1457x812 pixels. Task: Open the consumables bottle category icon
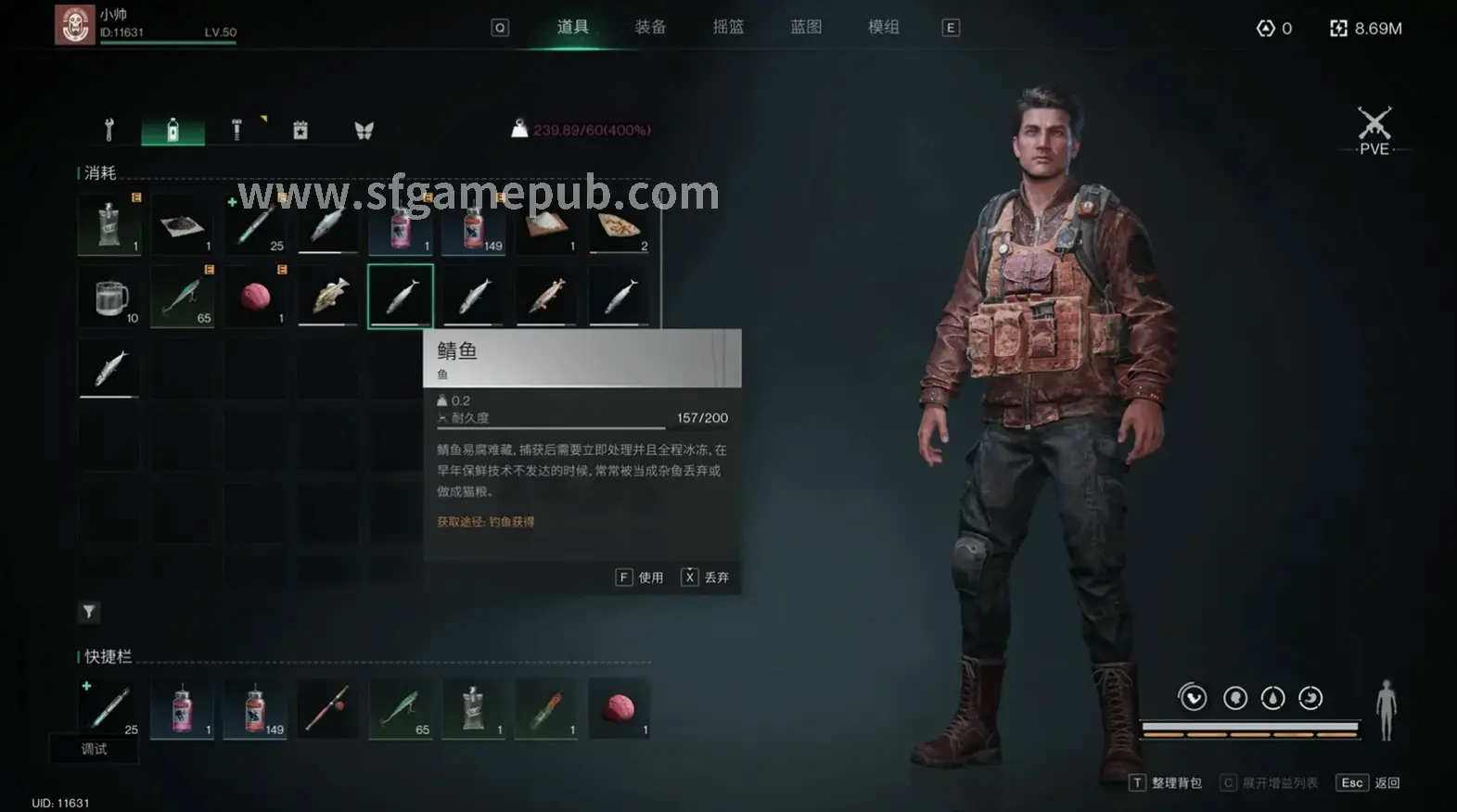point(172,130)
